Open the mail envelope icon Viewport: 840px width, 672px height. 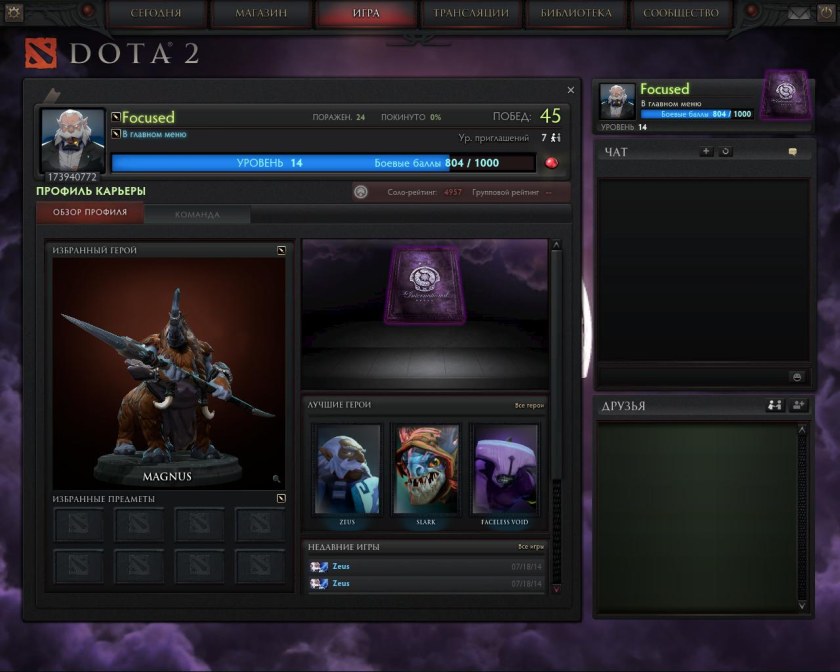click(x=799, y=13)
